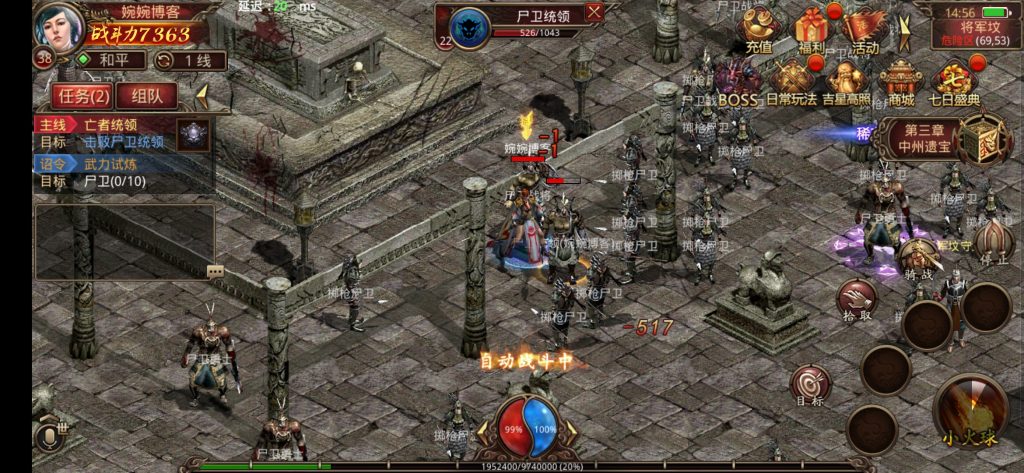This screenshot has height=473, width=1024.
Task: Select the 诏令 武力试炼 quest entry
Action: pos(100,163)
